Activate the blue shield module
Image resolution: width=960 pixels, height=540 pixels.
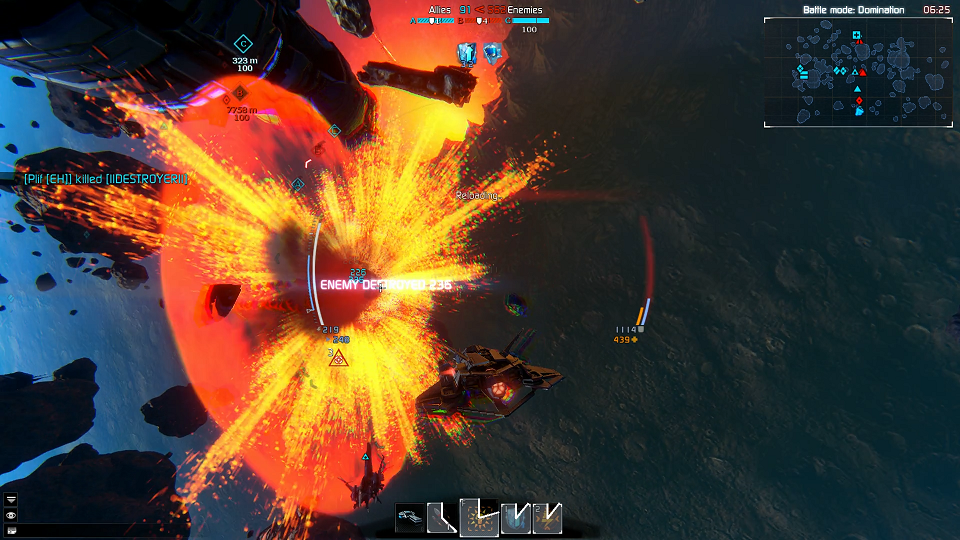515,517
